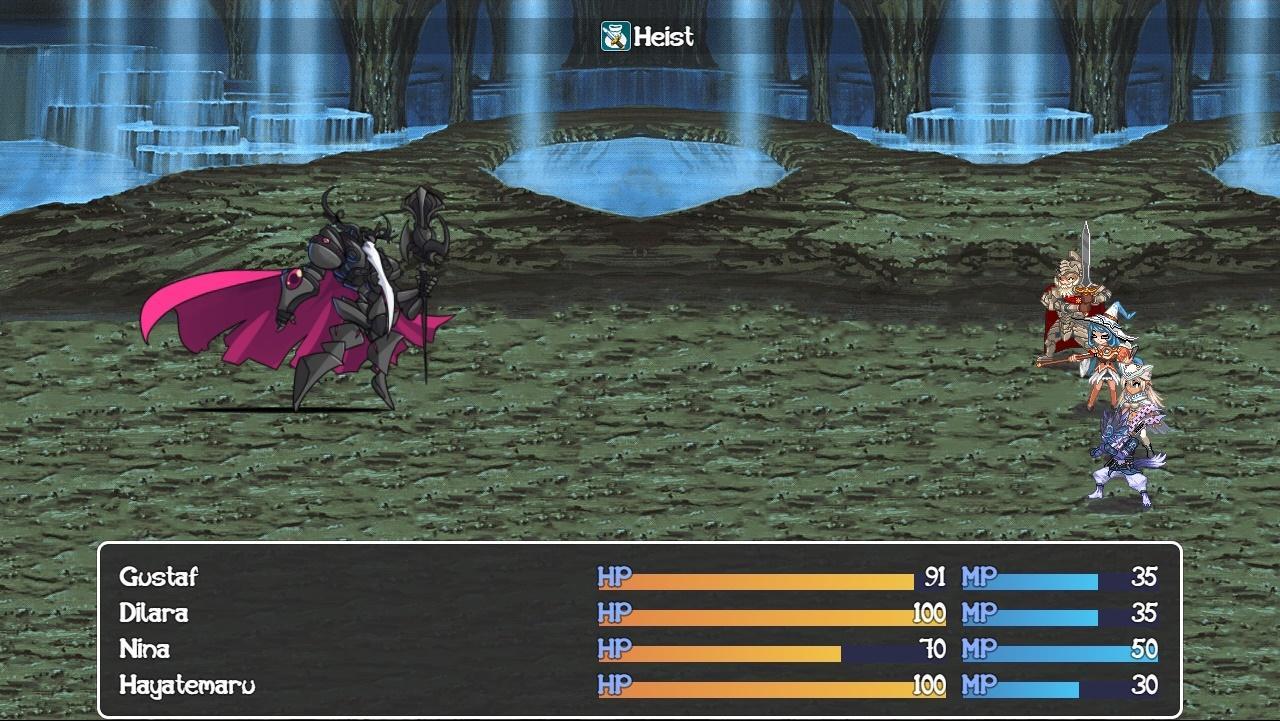Image resolution: width=1280 pixels, height=721 pixels.
Task: Click Nina's partially depleted HP bar
Action: pos(740,649)
